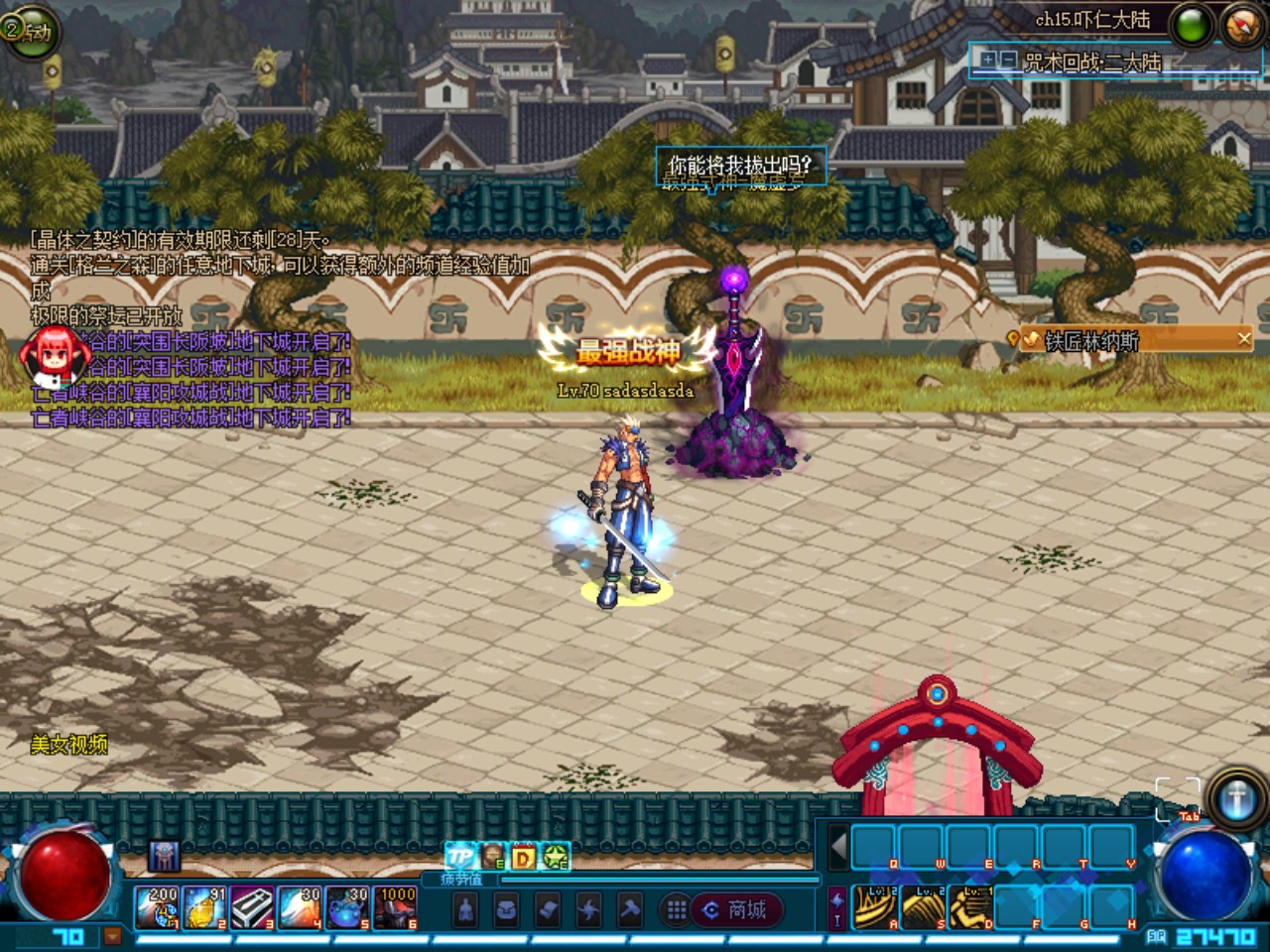Open the D daily event icon
Image resolution: width=1270 pixels, height=952 pixels.
(x=523, y=856)
